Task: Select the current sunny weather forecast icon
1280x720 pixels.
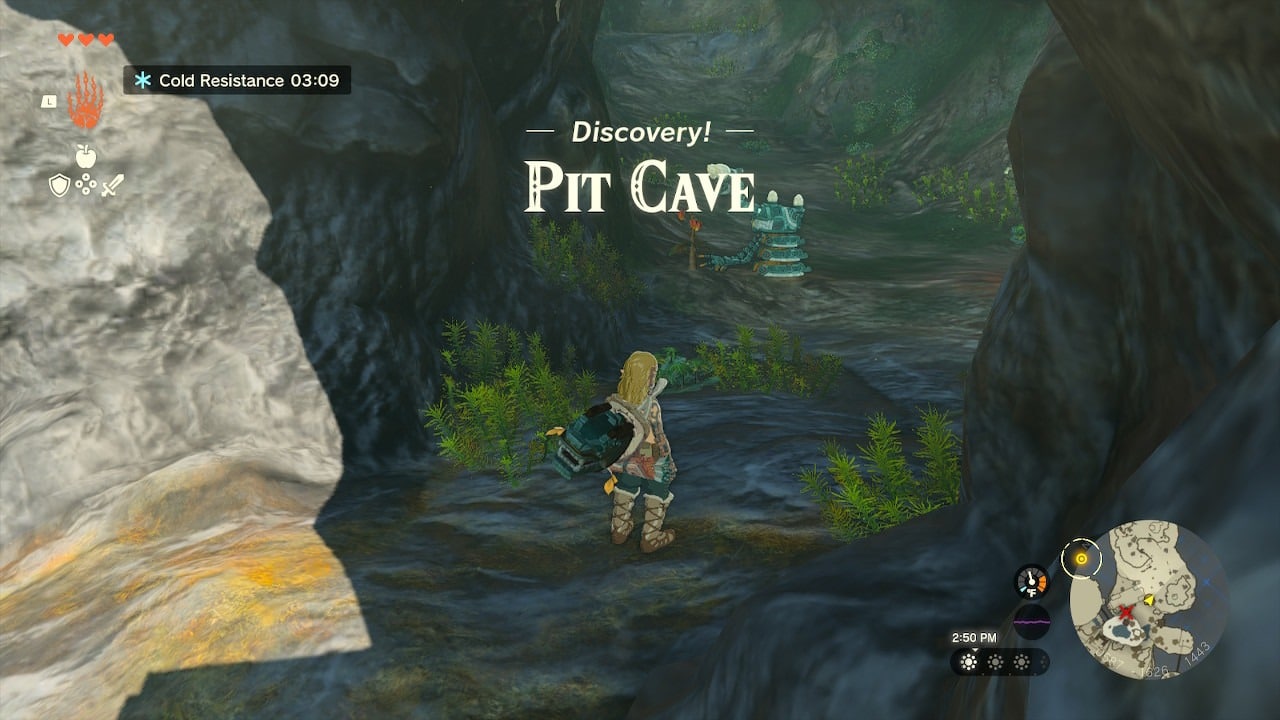Action: pos(969,662)
